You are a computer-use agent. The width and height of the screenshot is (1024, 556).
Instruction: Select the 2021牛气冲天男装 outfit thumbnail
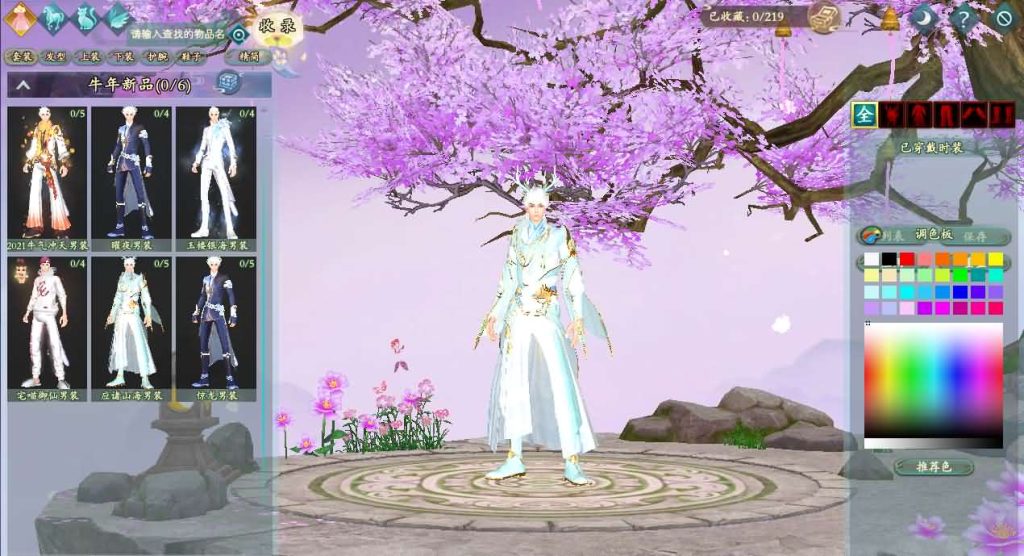pos(47,172)
